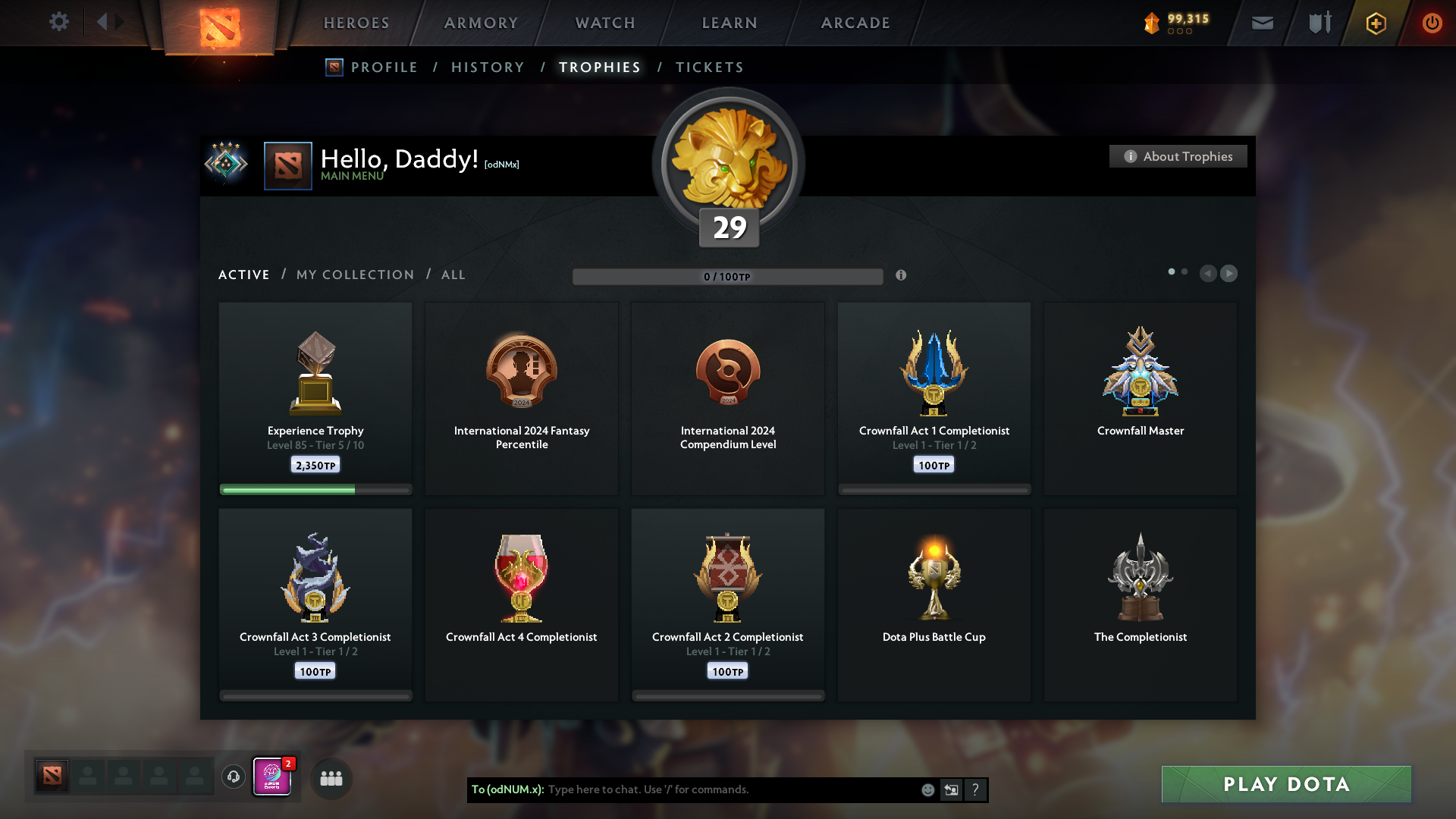Image resolution: width=1456 pixels, height=819 pixels.
Task: Open Dota Plus via the golden plus icon
Action: [1375, 23]
